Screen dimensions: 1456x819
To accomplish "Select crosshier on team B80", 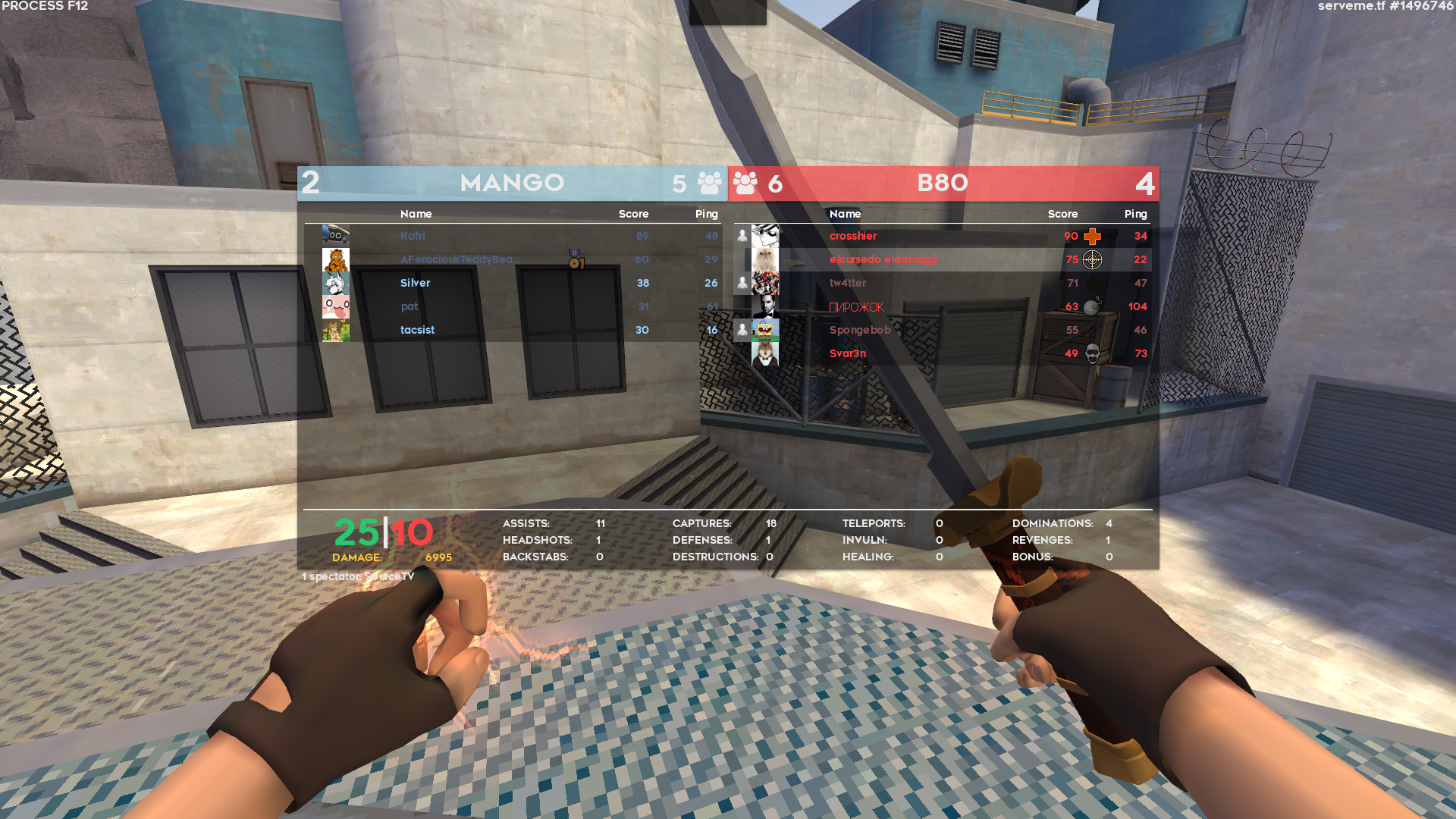I will pyautogui.click(x=853, y=236).
